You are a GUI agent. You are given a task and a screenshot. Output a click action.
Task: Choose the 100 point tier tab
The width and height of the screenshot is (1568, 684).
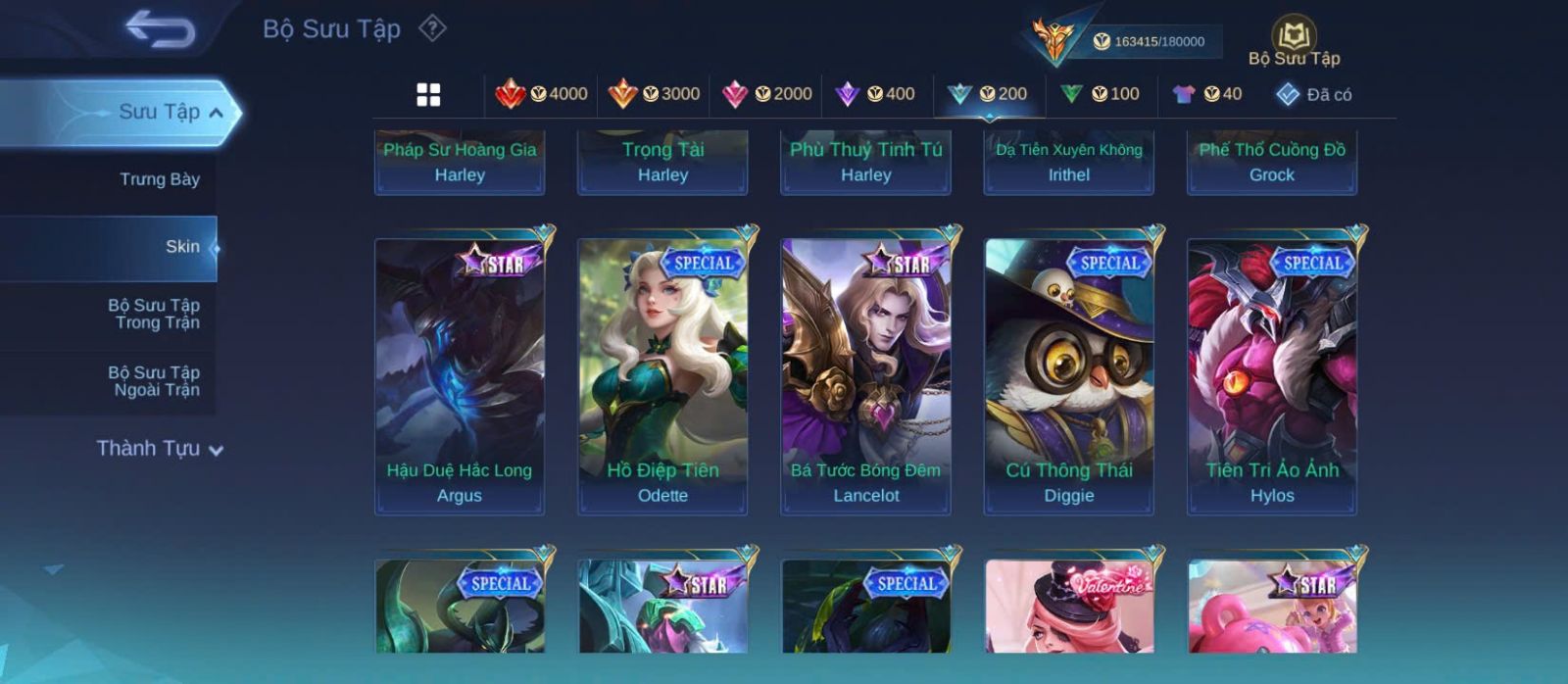click(x=1101, y=94)
